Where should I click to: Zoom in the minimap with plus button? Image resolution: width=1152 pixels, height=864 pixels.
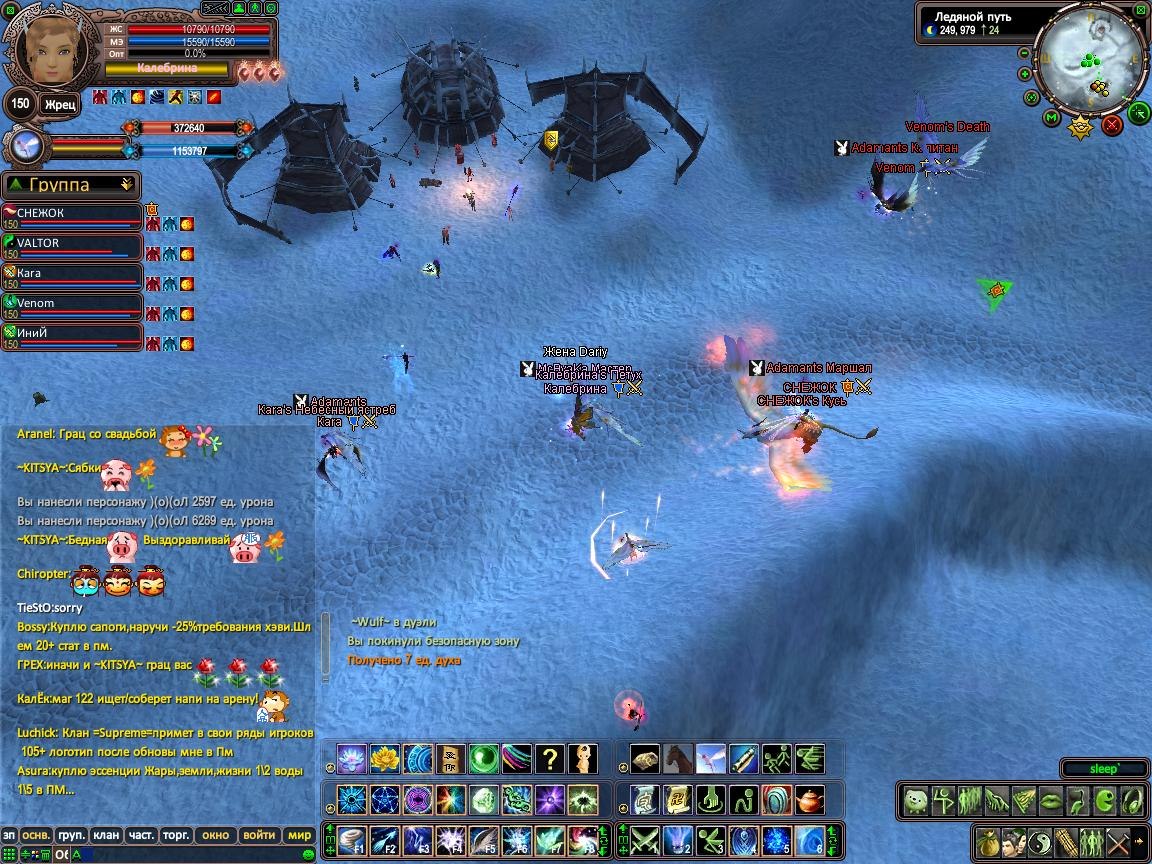[1025, 73]
